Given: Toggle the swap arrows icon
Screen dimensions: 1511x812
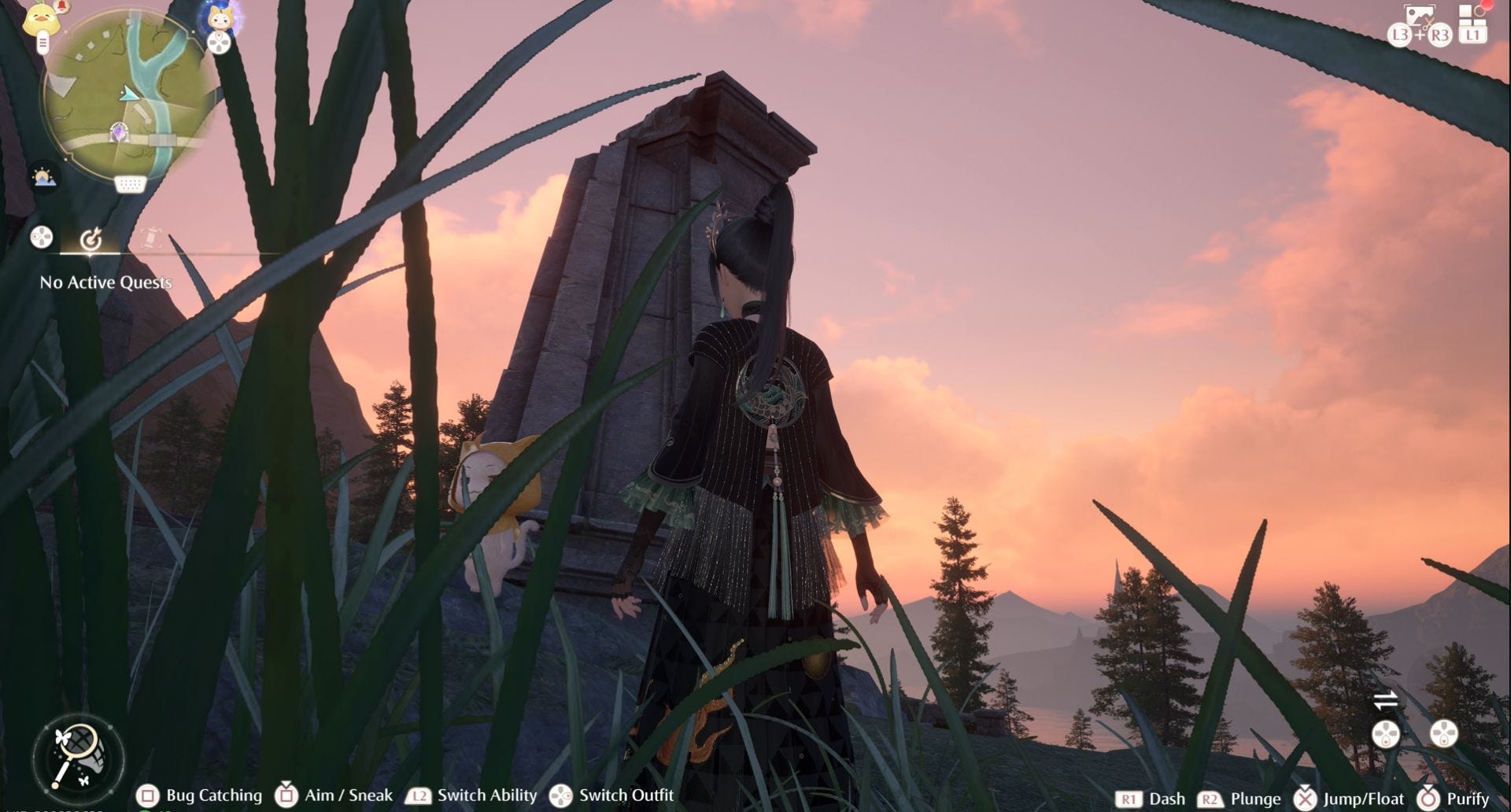Looking at the screenshot, I should [1385, 699].
